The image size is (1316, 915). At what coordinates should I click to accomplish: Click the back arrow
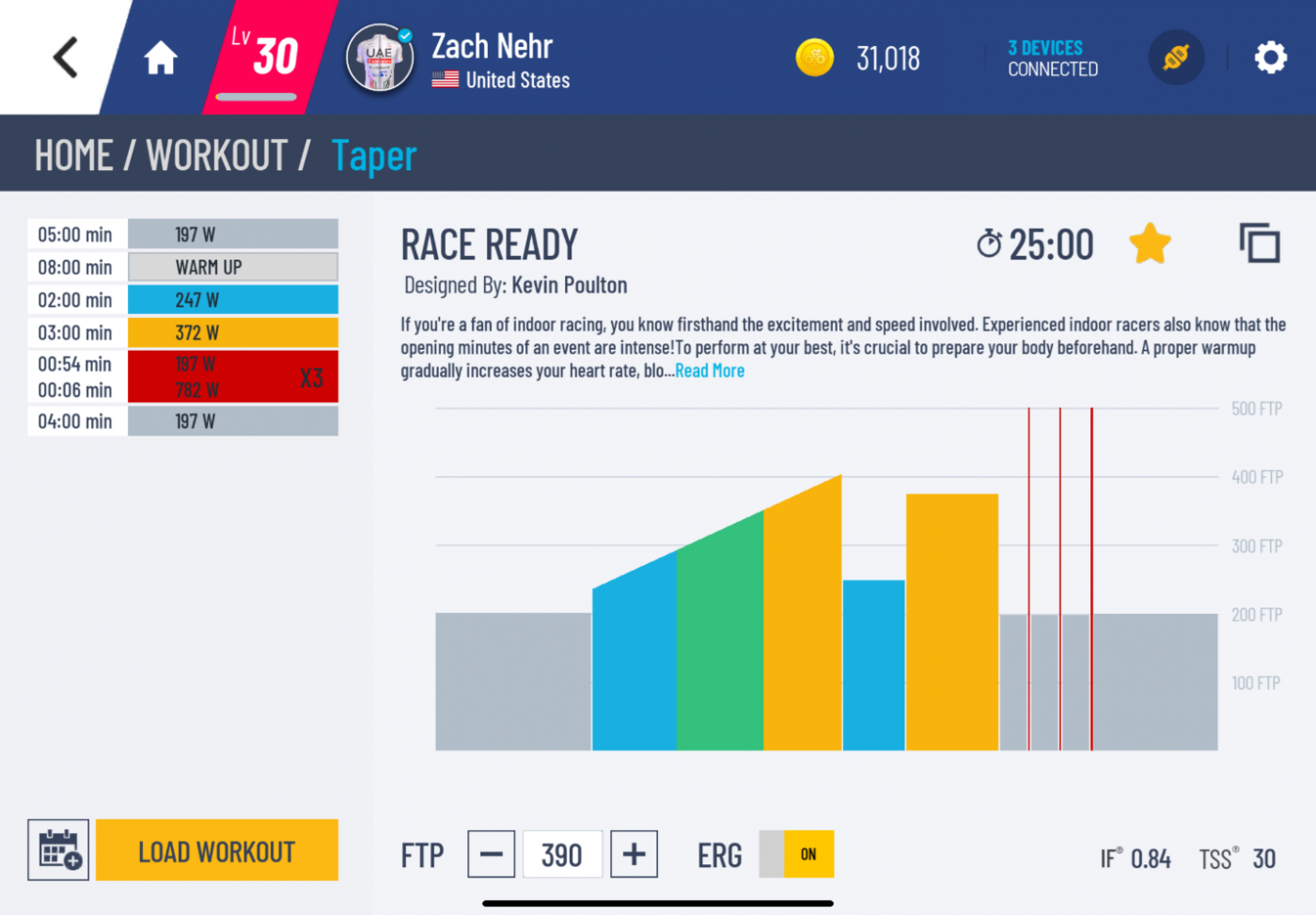64,56
